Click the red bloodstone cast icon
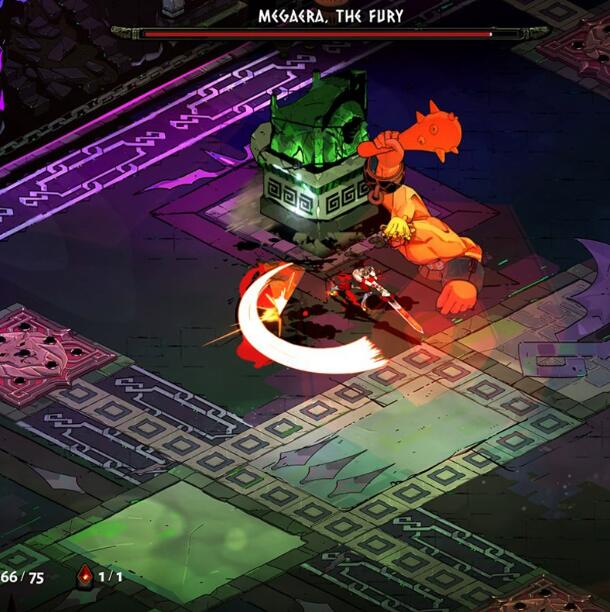 tap(84, 577)
